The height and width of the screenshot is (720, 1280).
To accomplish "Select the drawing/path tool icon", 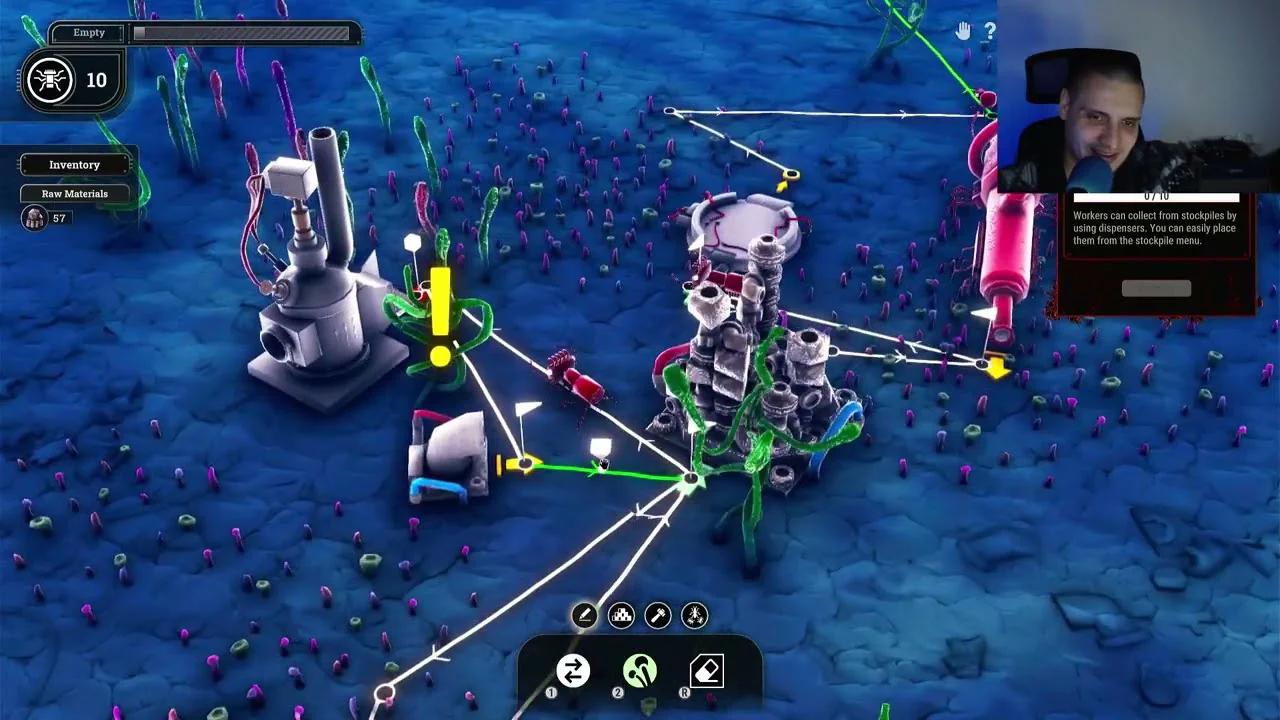I will pyautogui.click(x=583, y=615).
